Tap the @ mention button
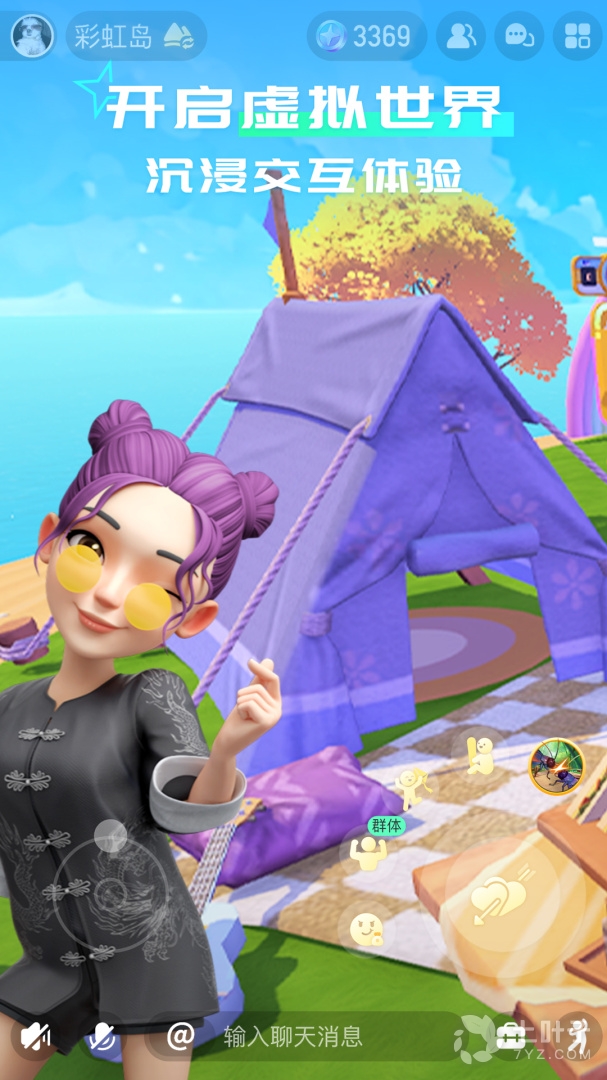Screen dimensions: 607x1080 pyautogui.click(x=180, y=1035)
